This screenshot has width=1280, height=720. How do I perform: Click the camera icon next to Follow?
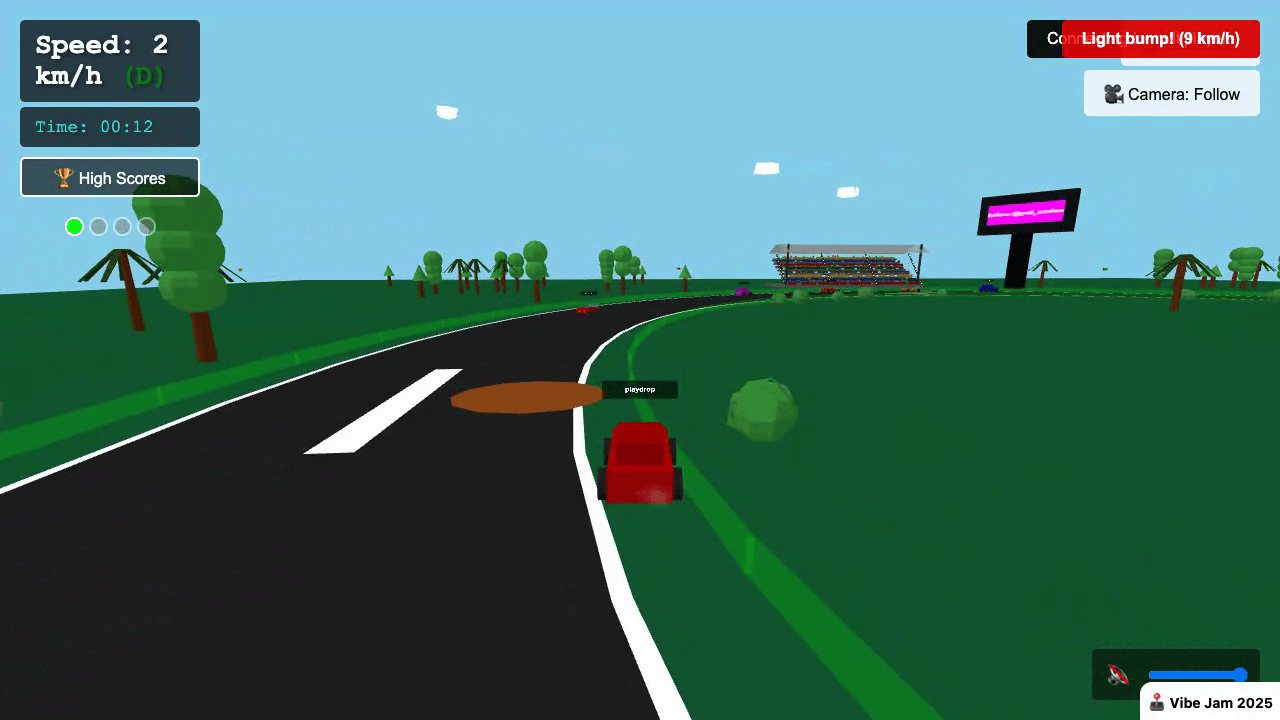click(1113, 93)
